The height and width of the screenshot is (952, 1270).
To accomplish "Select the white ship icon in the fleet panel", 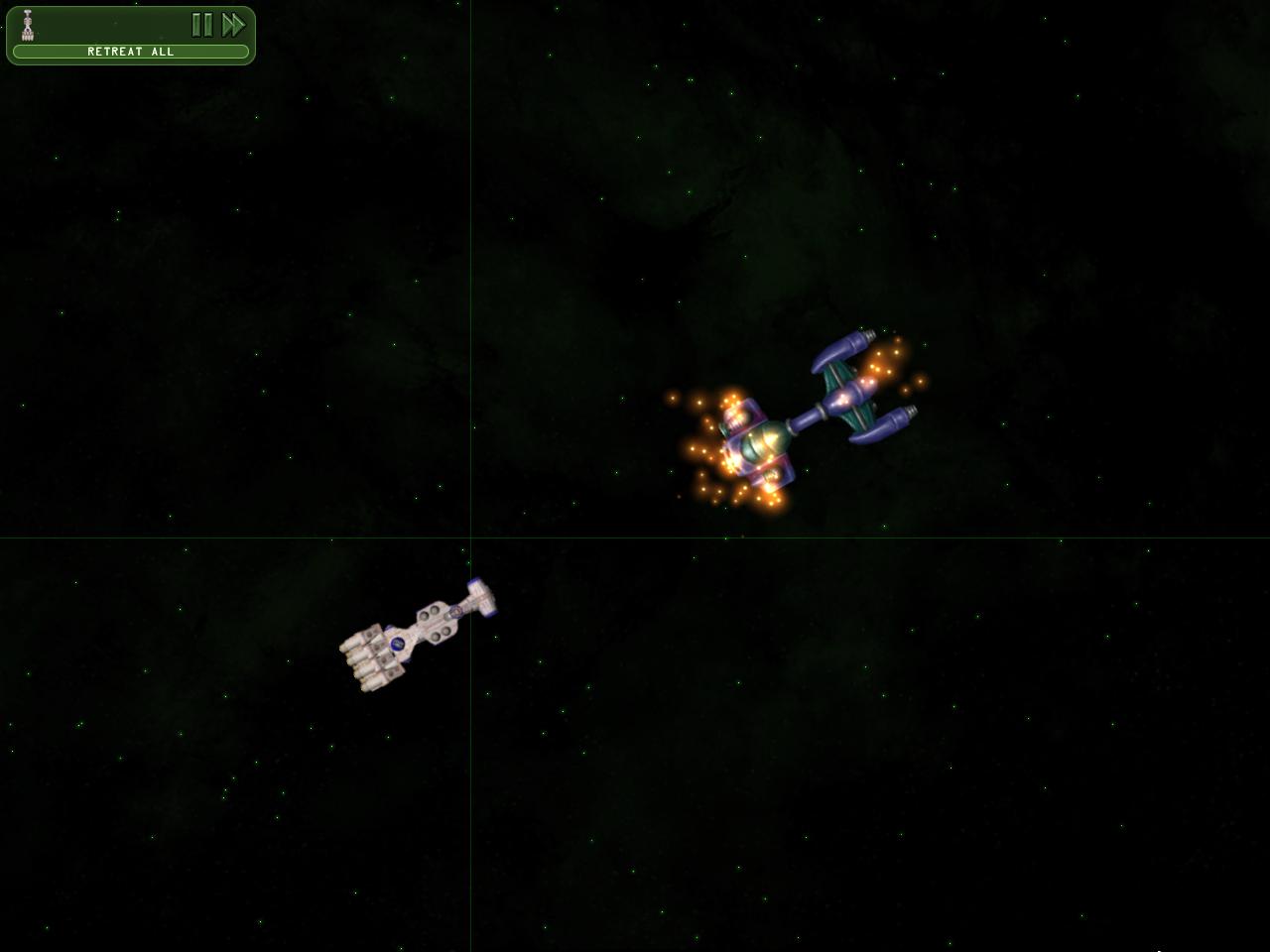I will pos(28,25).
